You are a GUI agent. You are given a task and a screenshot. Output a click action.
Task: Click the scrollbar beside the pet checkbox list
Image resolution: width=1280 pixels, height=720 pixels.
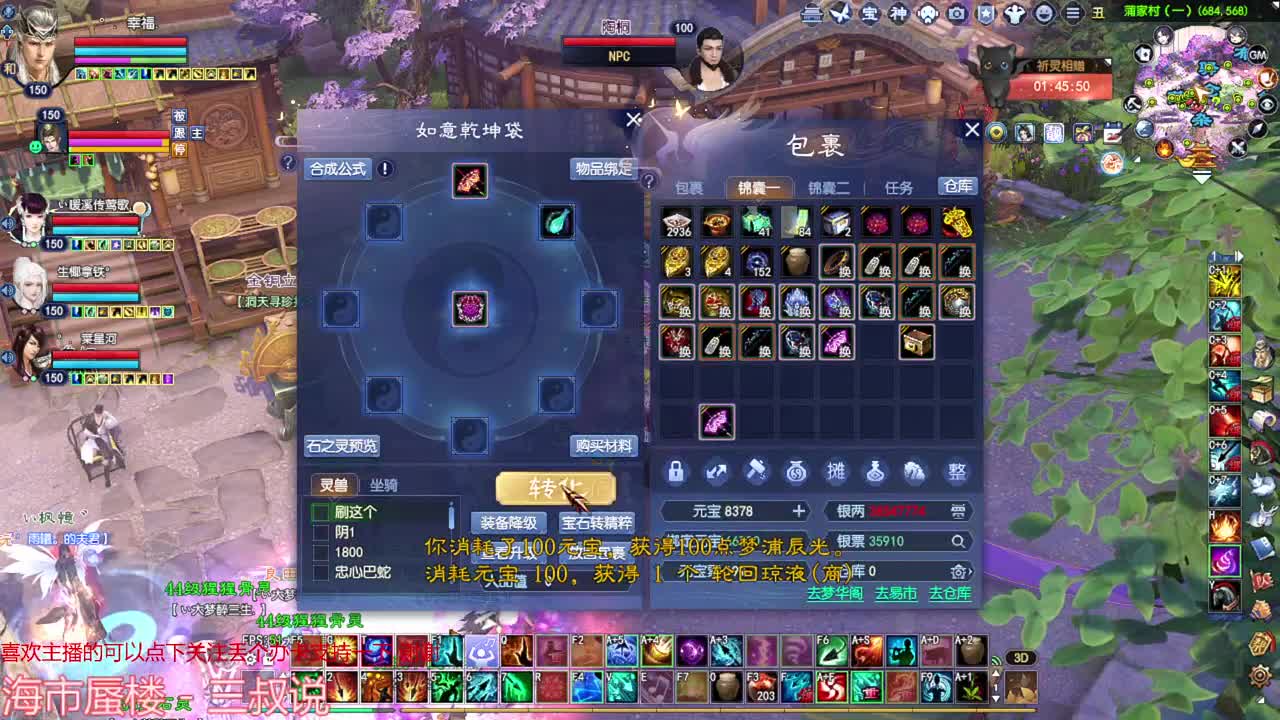[x=451, y=517]
